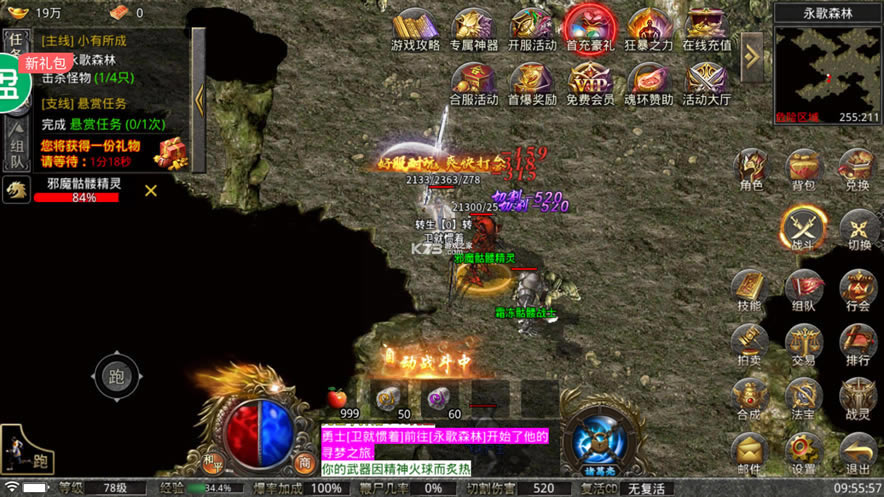Image resolution: width=884 pixels, height=497 pixels.
Task: Claim the 新礼包 new gift pack
Action: click(46, 63)
